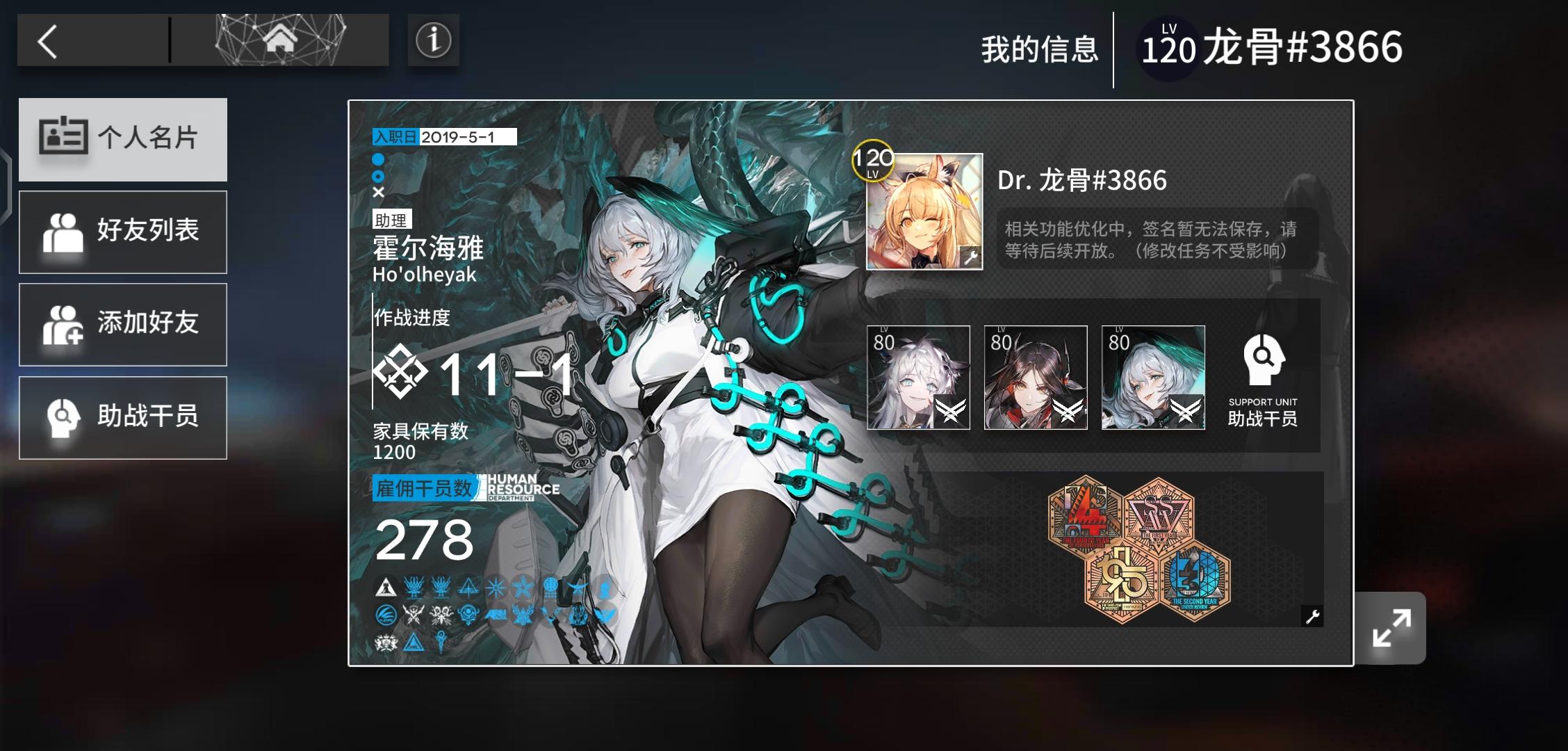
Task: Open the medal display wrench icon
Action: pos(1312,615)
